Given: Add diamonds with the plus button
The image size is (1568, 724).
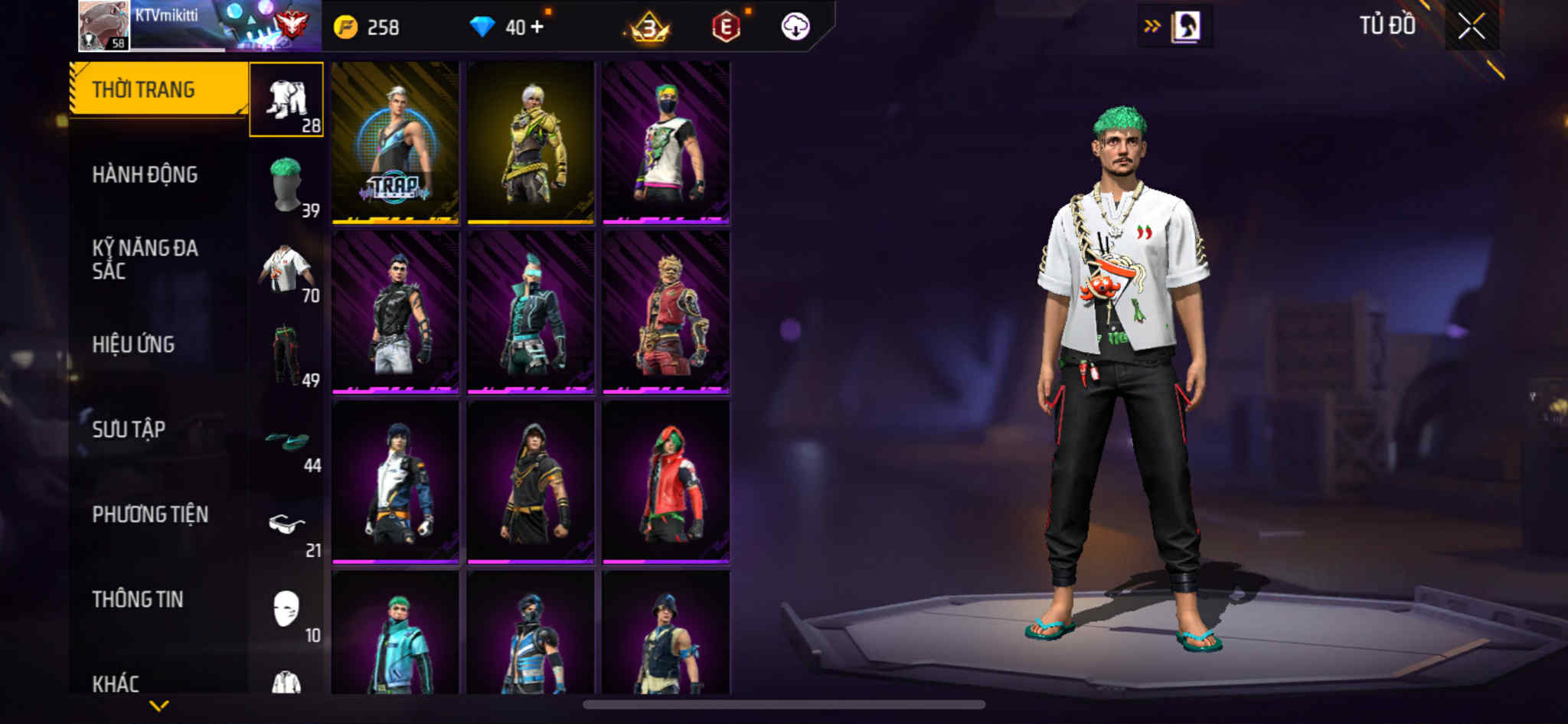Looking at the screenshot, I should [537, 27].
